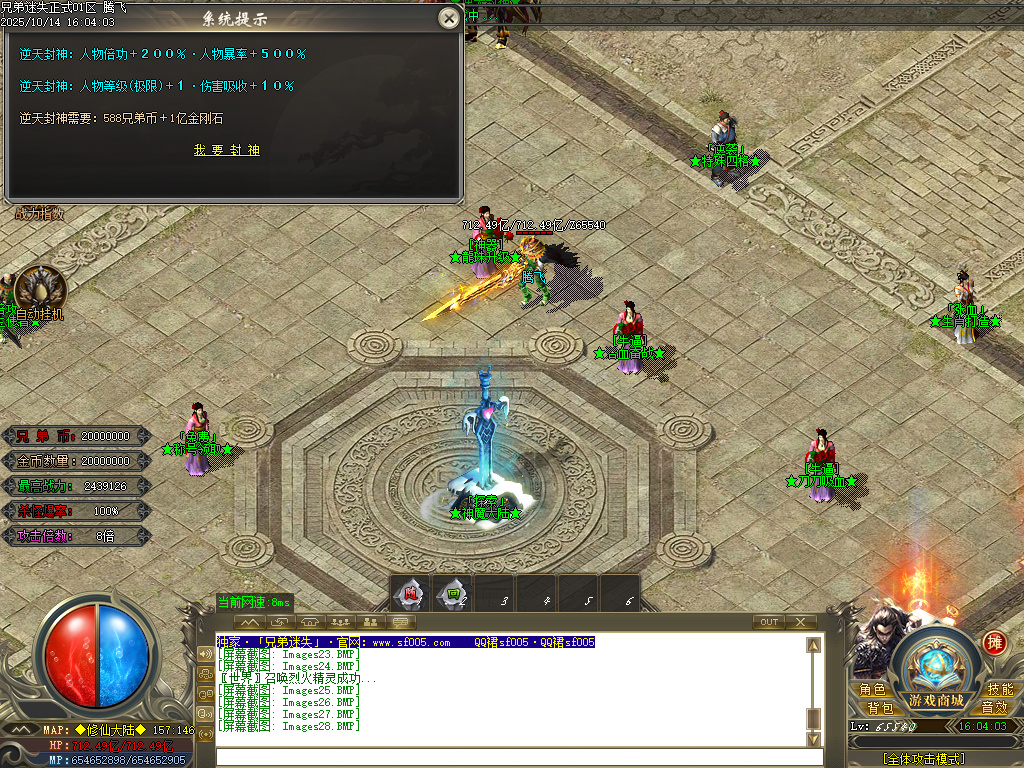Use the 回 item in hotbar slot two
Viewport: 1024px width, 768px height.
452,594
